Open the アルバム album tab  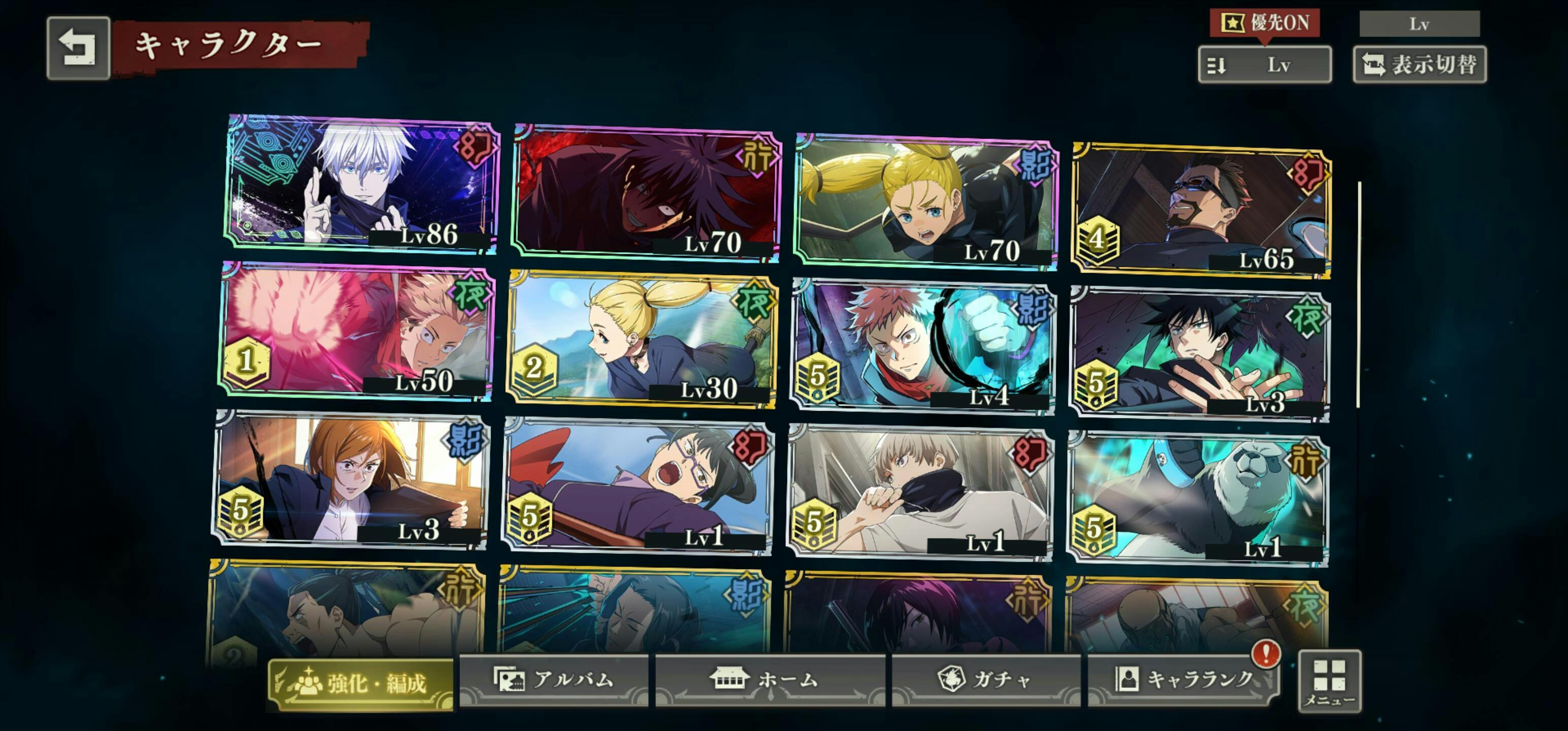pyautogui.click(x=553, y=680)
